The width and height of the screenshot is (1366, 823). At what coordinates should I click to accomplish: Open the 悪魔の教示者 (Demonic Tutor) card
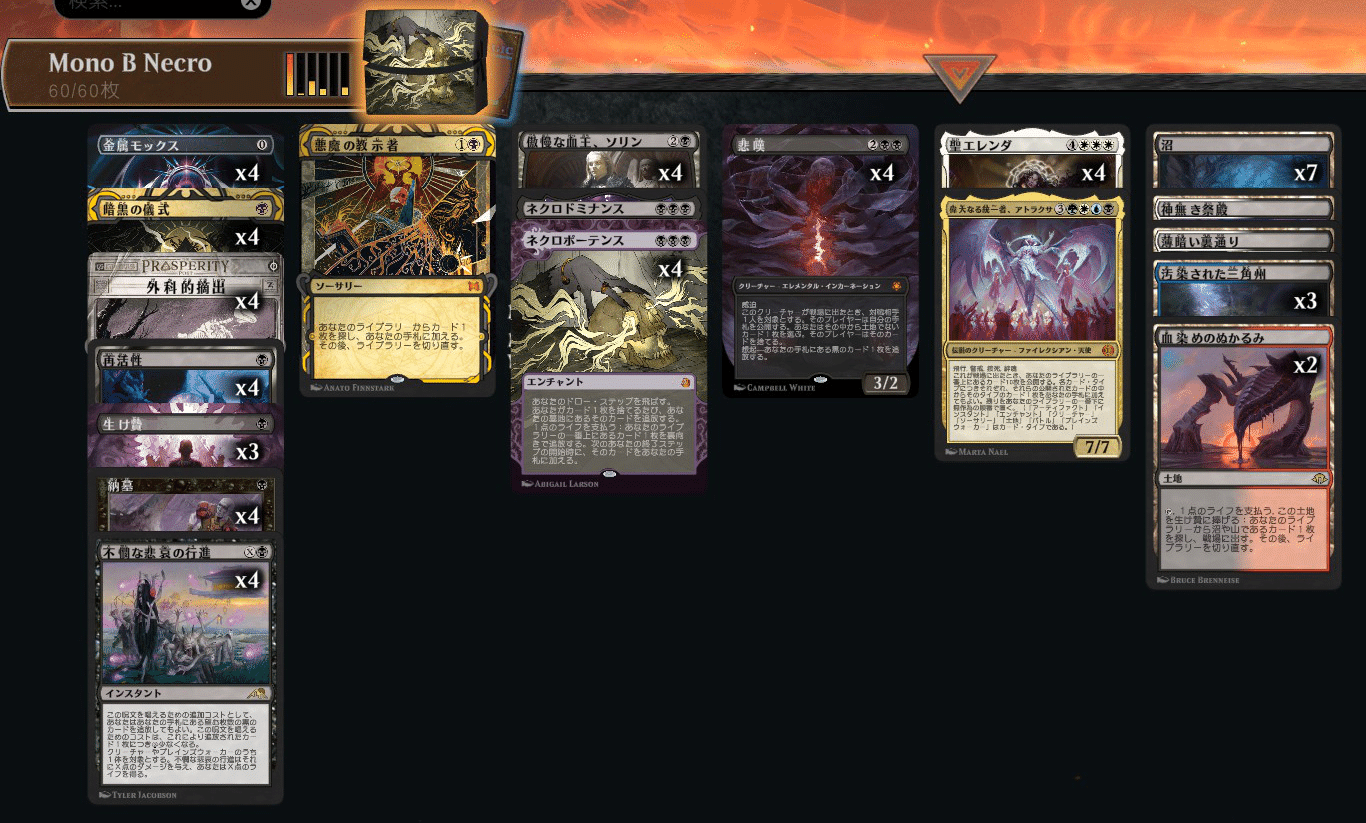397,250
